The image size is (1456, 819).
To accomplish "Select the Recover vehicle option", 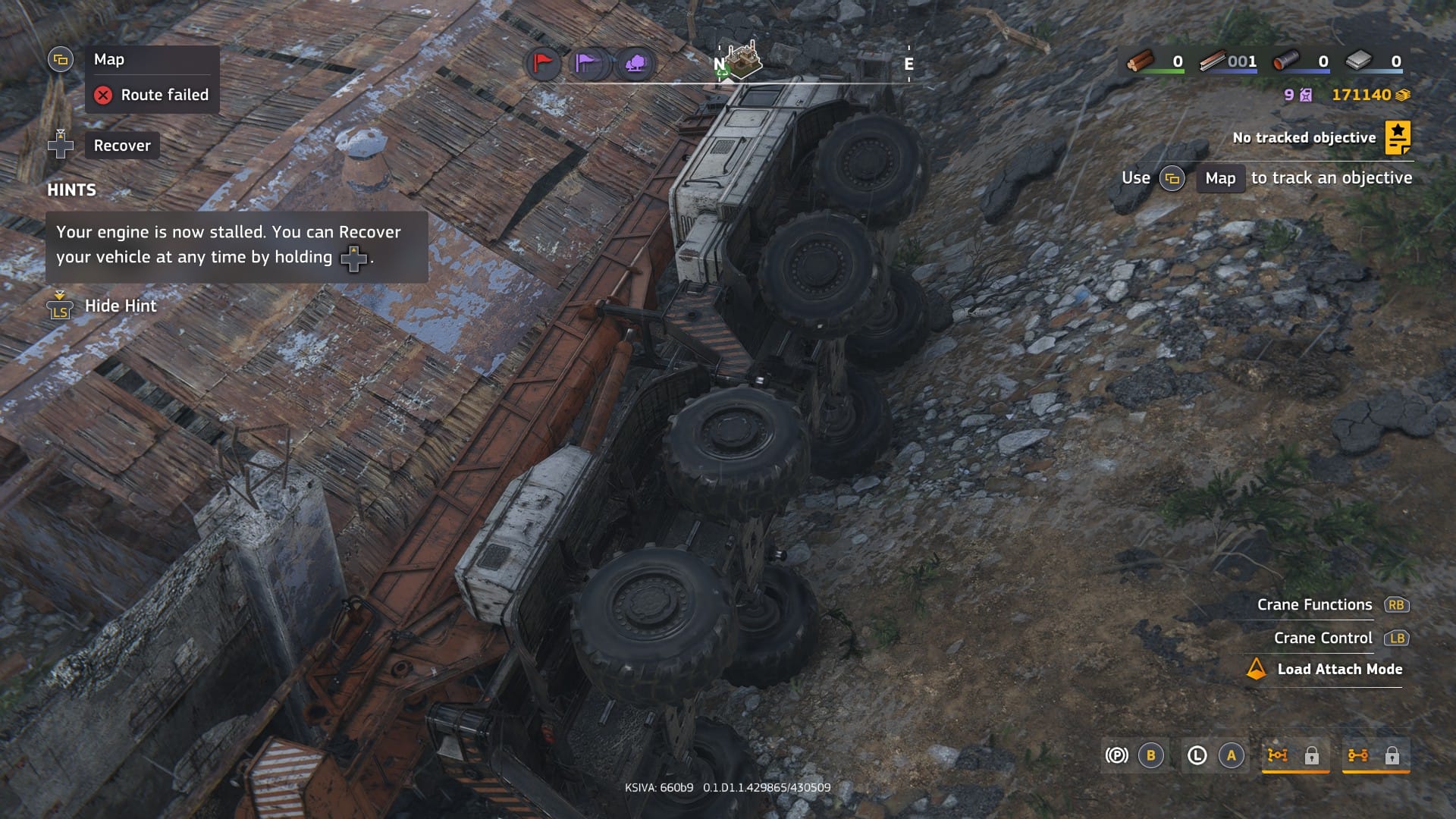I will [x=121, y=146].
